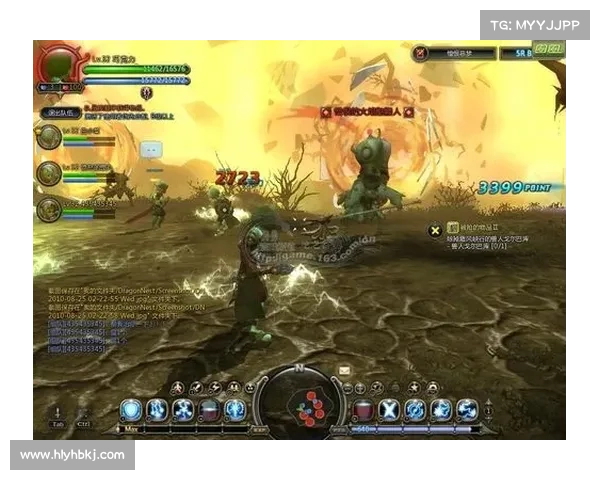Click the TG: MYYJJPP watermark label
Viewport: 600px width, 480px height.
pos(535,24)
